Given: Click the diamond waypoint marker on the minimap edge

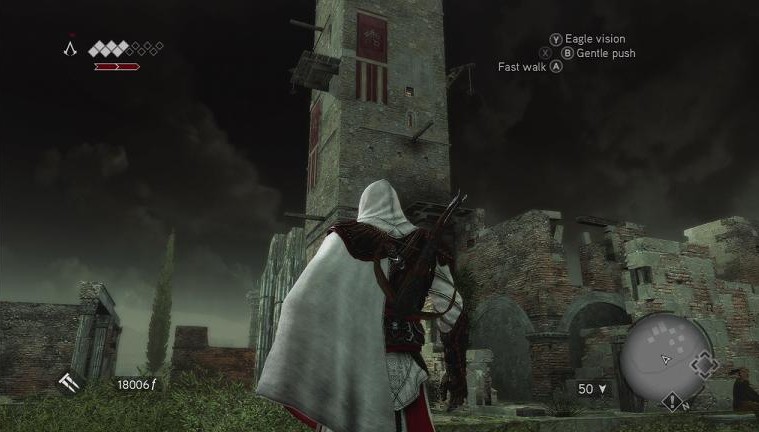Looking at the screenshot, I should point(705,365).
